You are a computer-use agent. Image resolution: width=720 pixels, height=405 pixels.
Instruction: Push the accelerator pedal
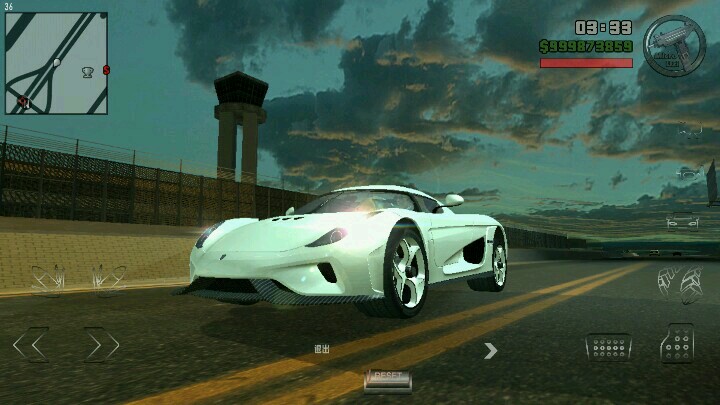click(x=677, y=343)
